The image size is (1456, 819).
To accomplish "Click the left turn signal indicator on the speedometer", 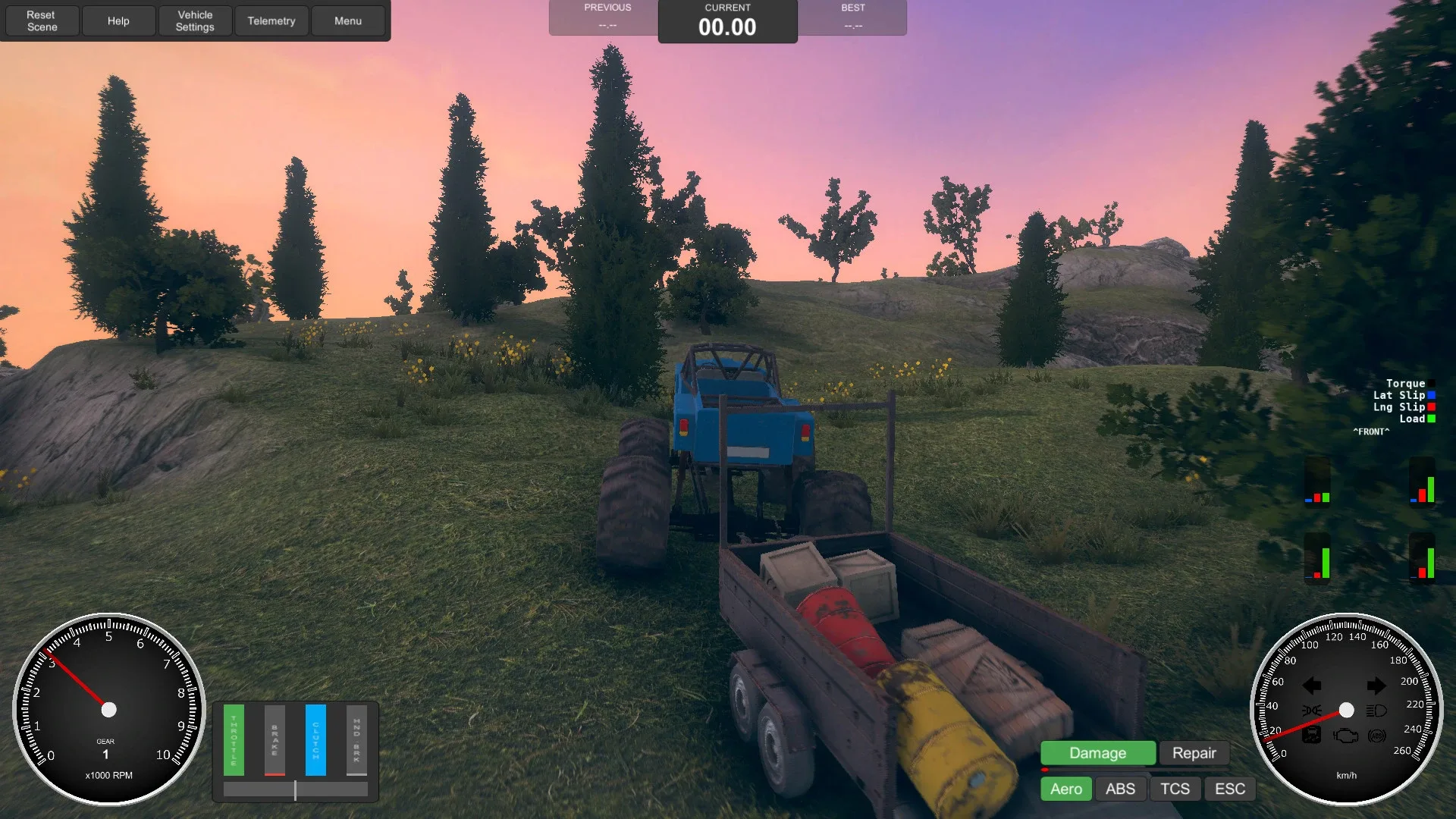I will coord(1311,685).
